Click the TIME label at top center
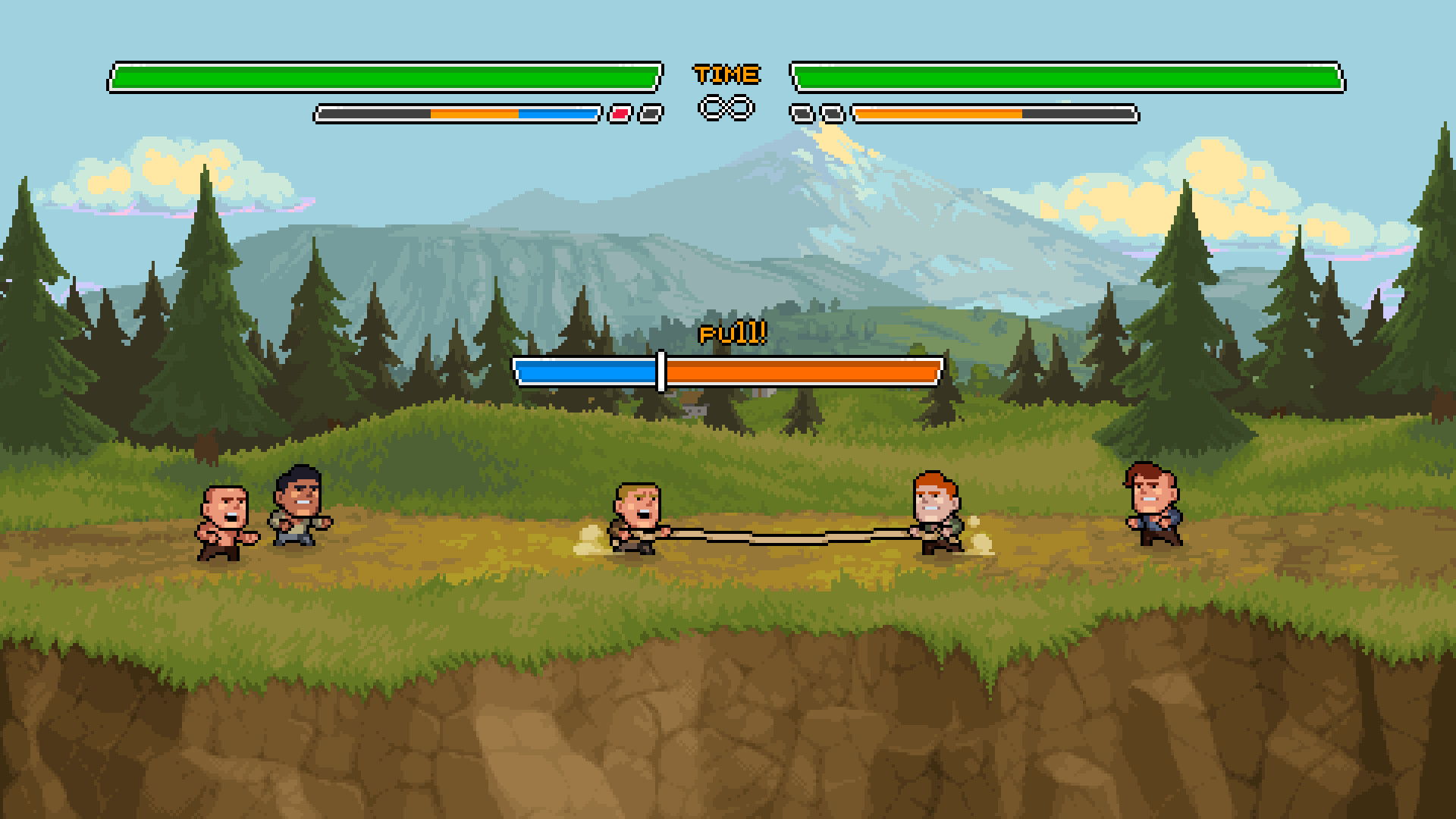 [x=726, y=74]
